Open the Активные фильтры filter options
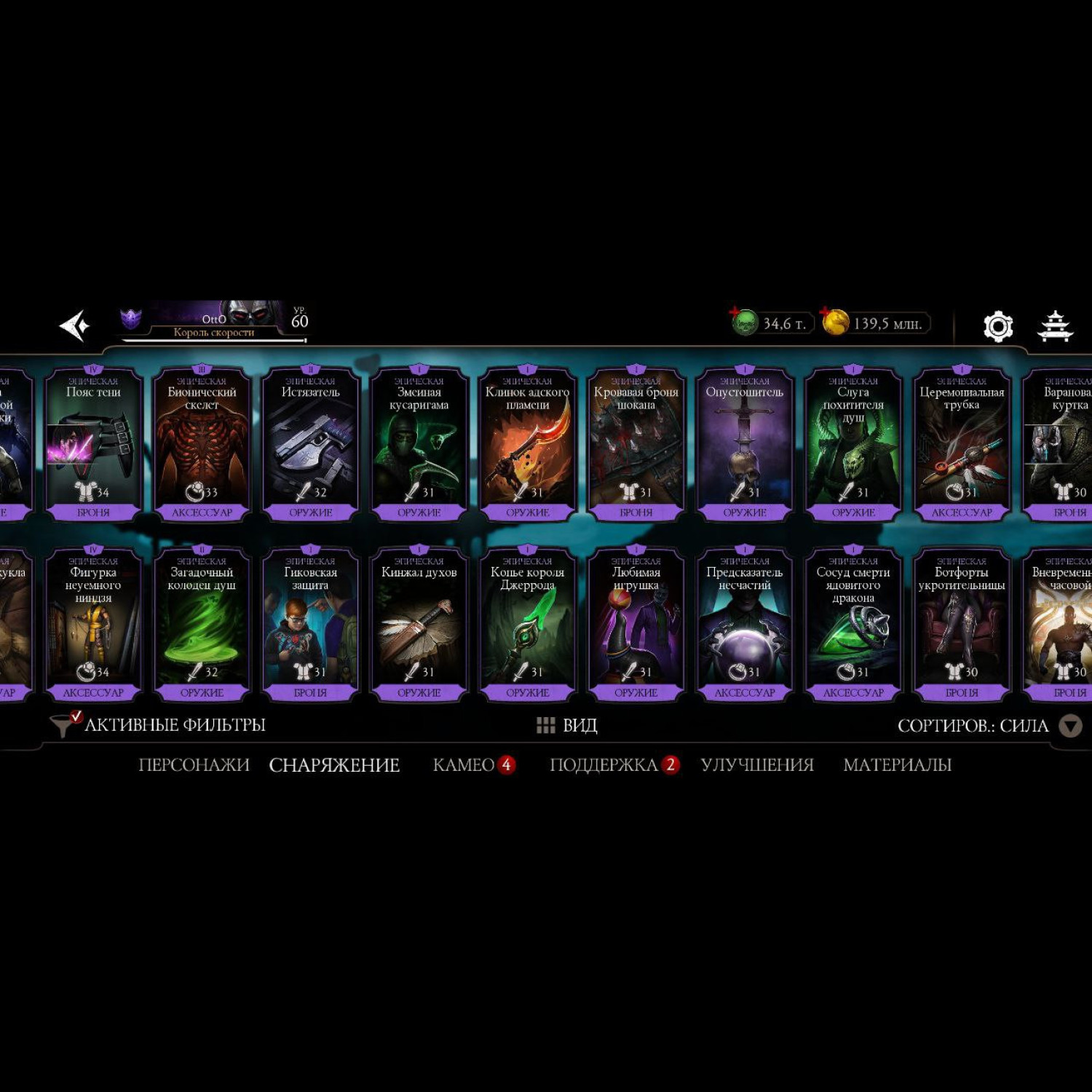This screenshot has height=1092, width=1092. pos(160,725)
